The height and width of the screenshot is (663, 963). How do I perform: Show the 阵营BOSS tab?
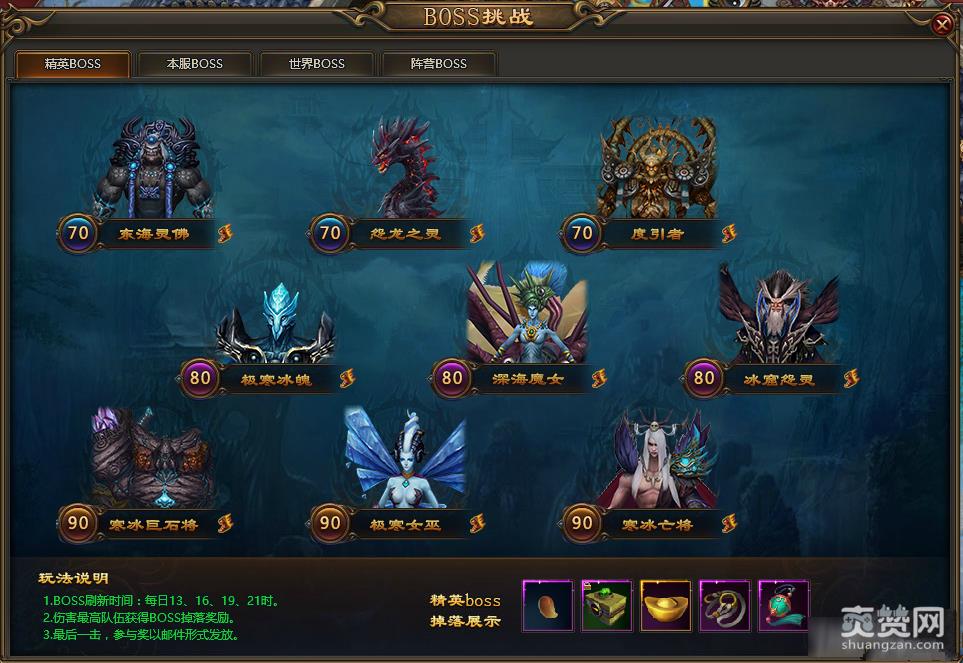click(x=439, y=64)
